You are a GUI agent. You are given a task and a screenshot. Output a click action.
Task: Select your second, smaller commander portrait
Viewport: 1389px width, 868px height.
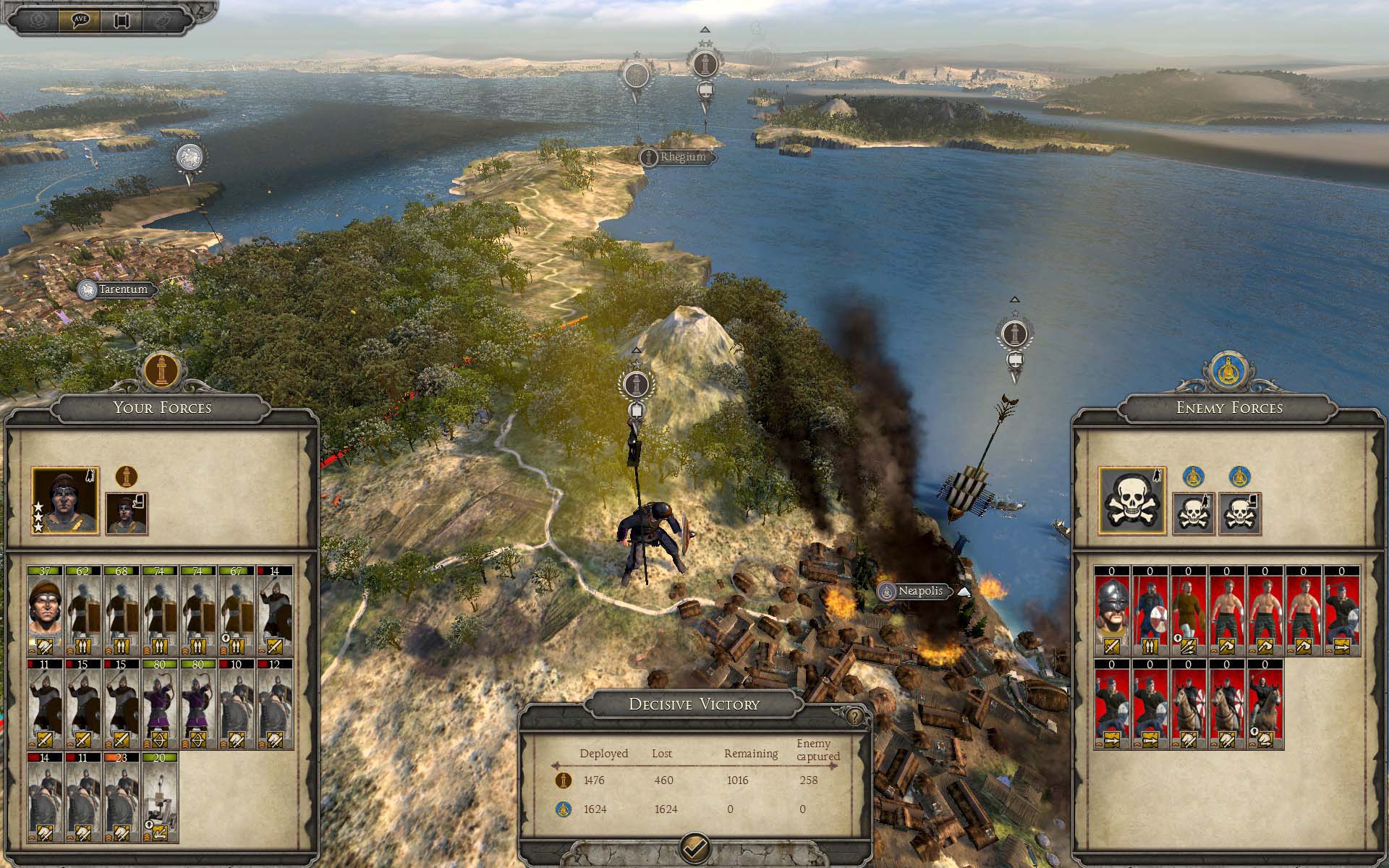tap(127, 514)
